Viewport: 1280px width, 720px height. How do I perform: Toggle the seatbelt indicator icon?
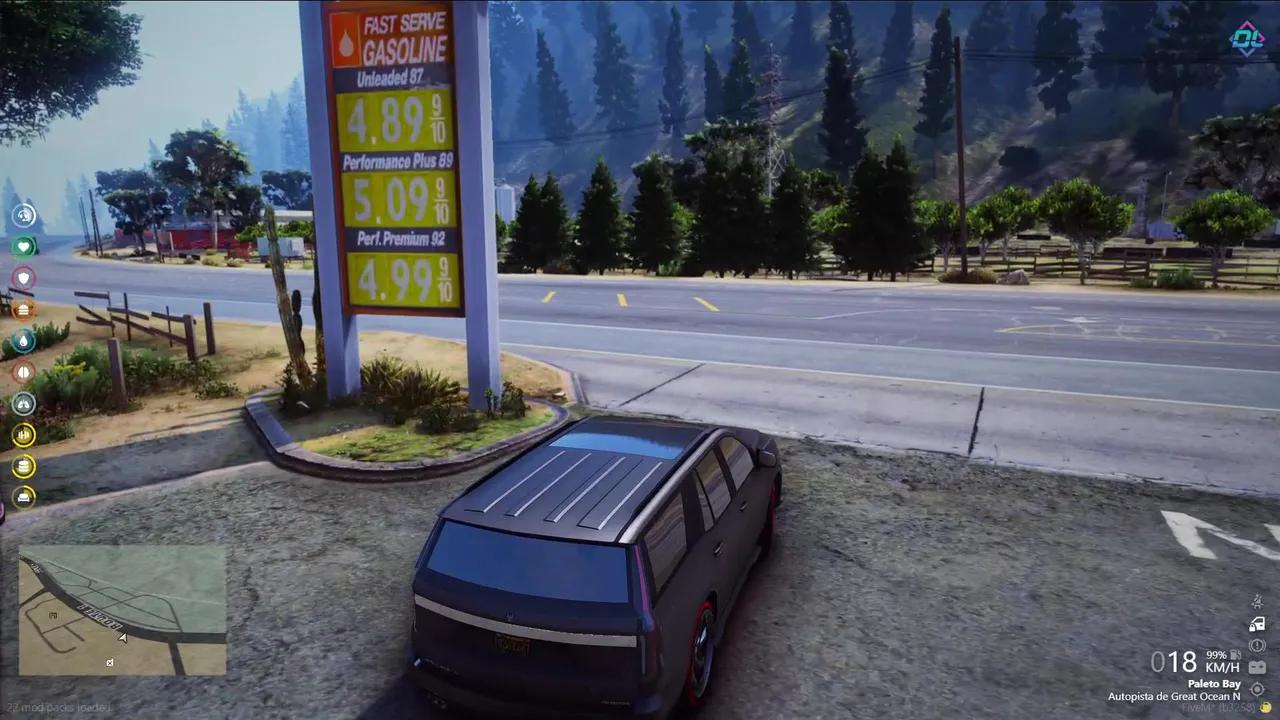click(x=1257, y=602)
